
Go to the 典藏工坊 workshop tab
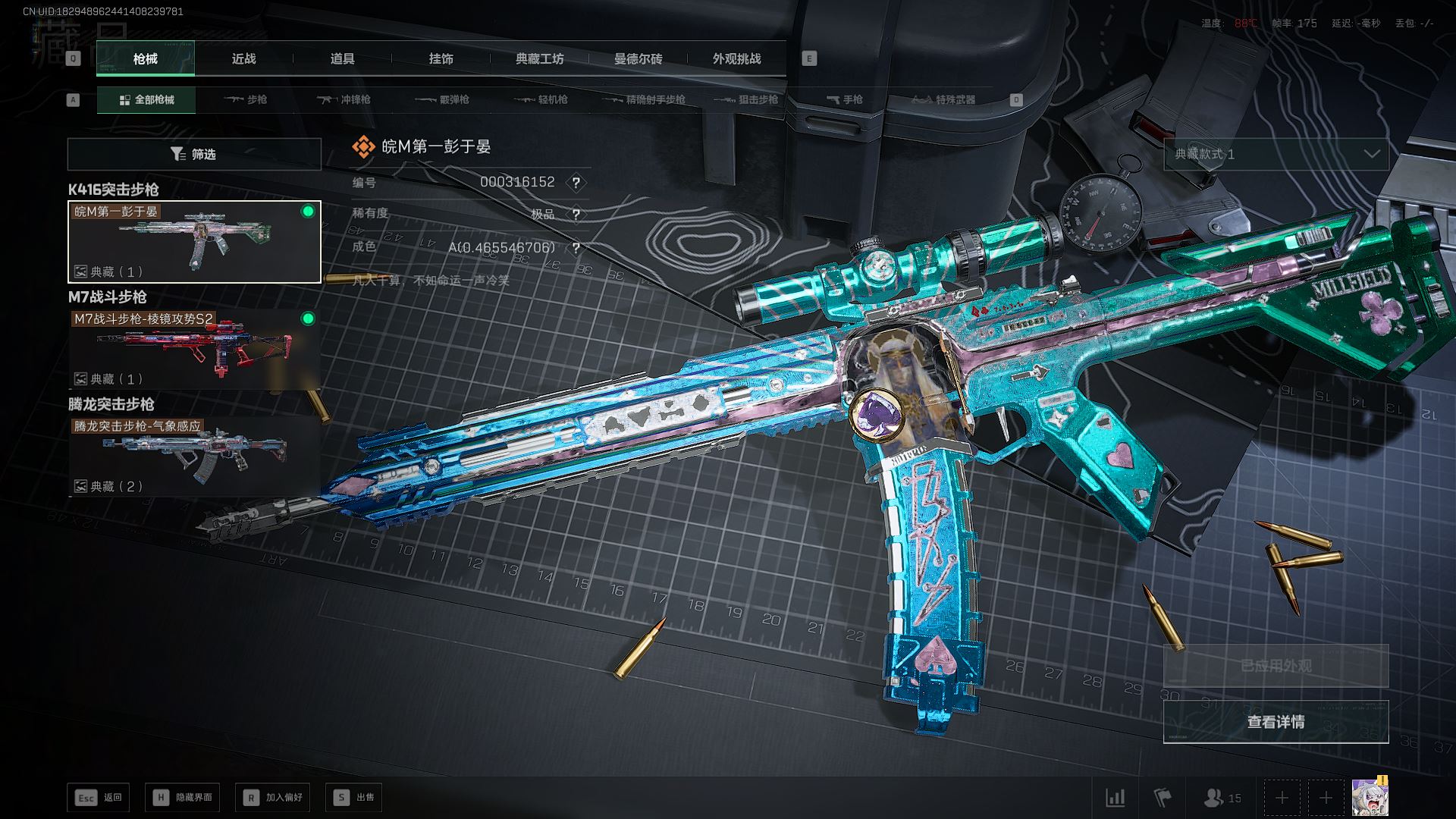539,59
